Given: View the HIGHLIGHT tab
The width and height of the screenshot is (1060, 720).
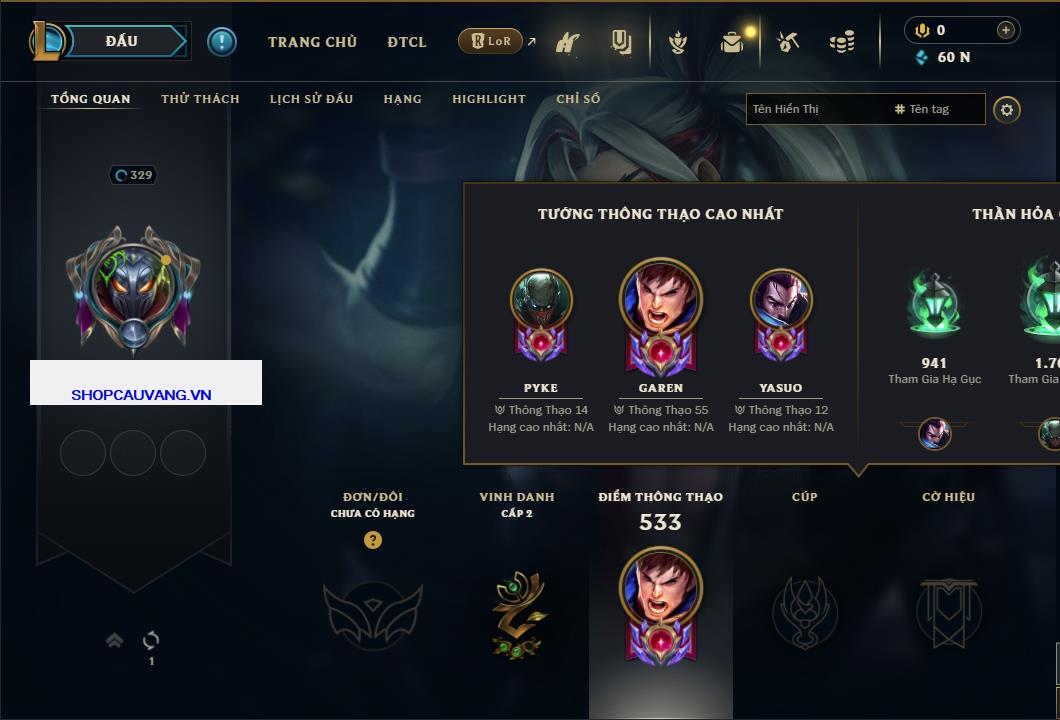Looking at the screenshot, I should coord(488,99).
